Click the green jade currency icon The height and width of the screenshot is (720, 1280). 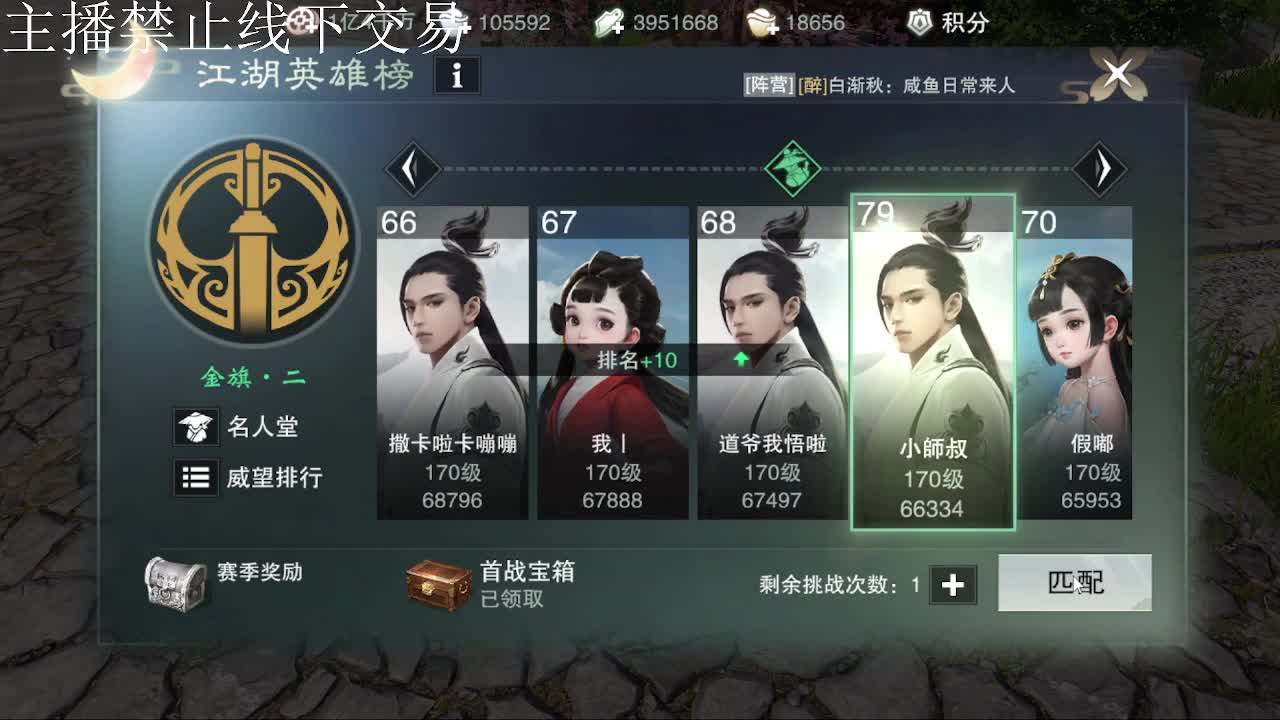609,22
